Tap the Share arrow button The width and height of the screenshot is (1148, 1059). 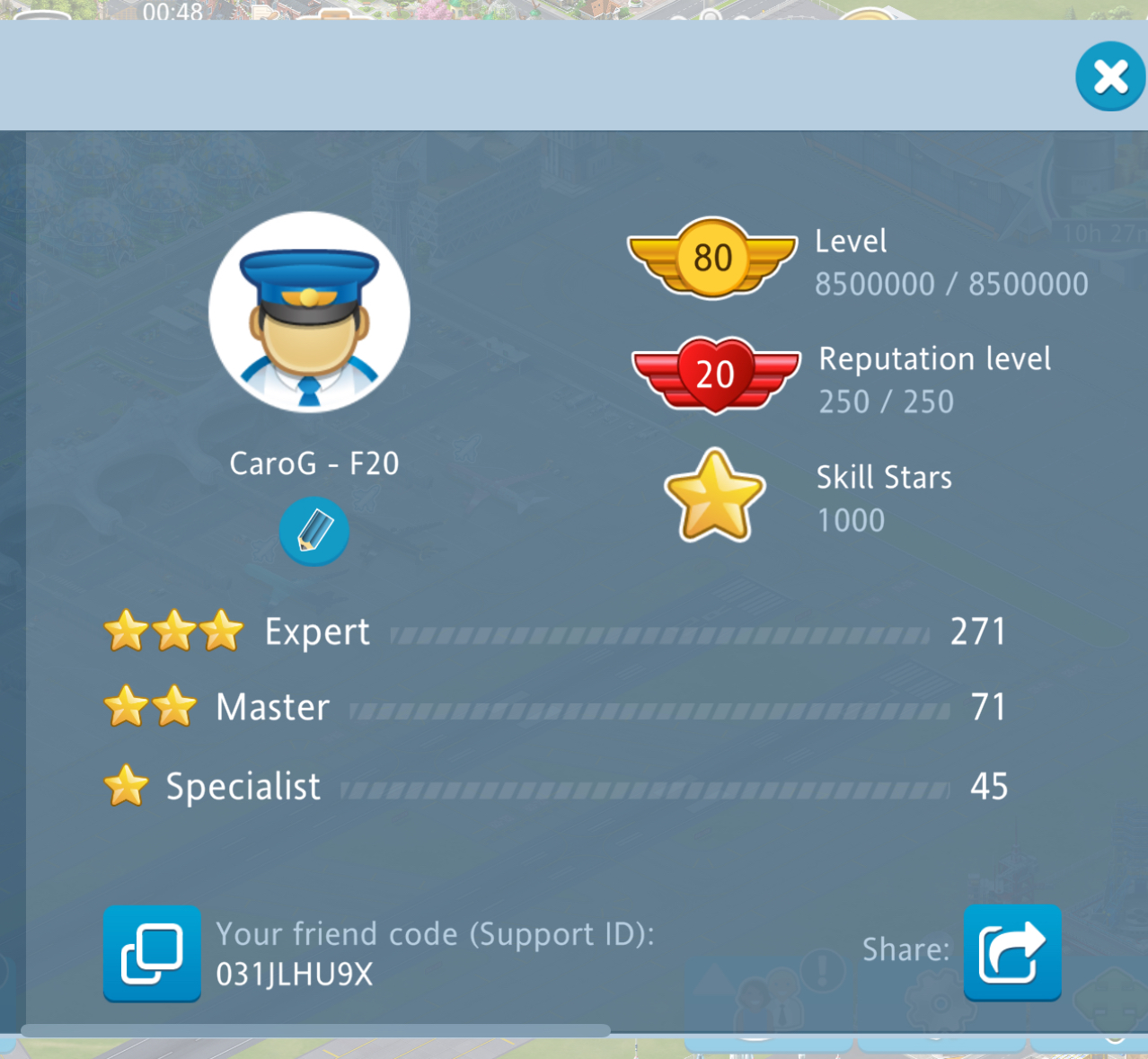pos(1012,952)
